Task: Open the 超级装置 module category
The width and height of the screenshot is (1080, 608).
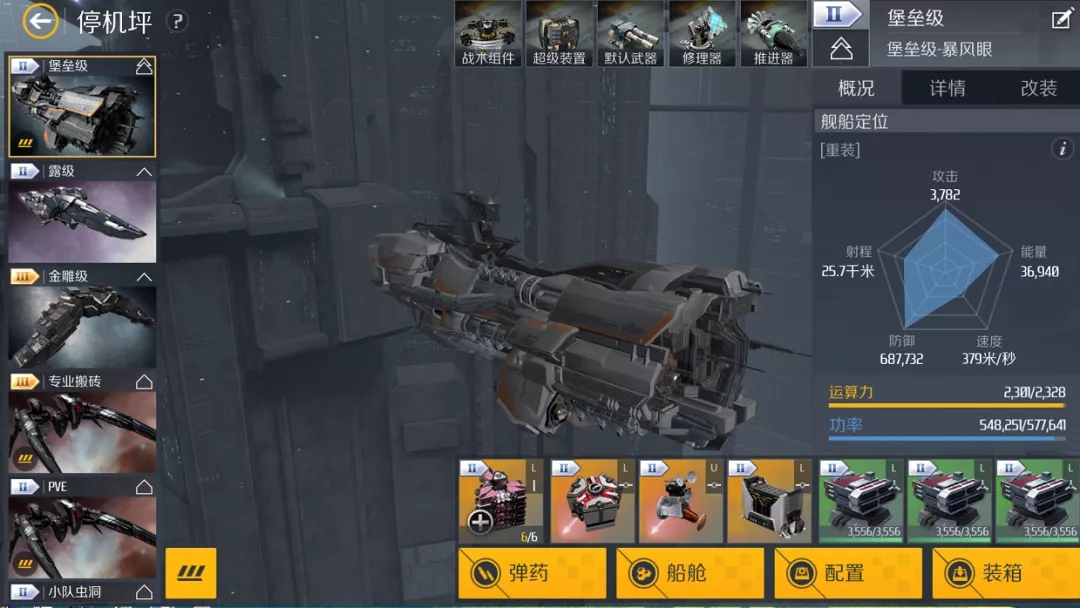Action: click(559, 34)
